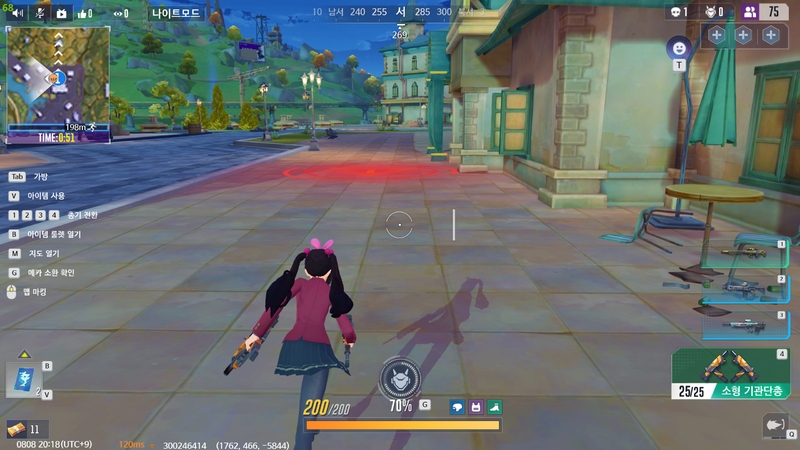Image resolution: width=800 pixels, height=450 pixels.
Task: Click the 나이트모드 label
Action: pyautogui.click(x=176, y=14)
